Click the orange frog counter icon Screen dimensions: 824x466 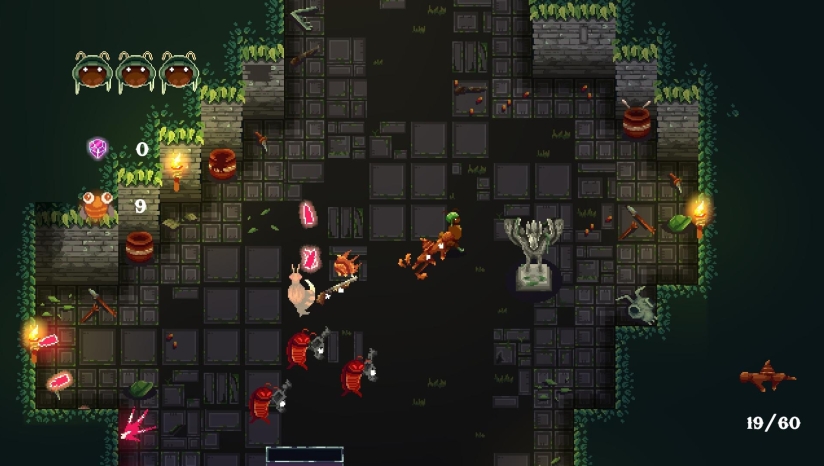(x=96, y=206)
